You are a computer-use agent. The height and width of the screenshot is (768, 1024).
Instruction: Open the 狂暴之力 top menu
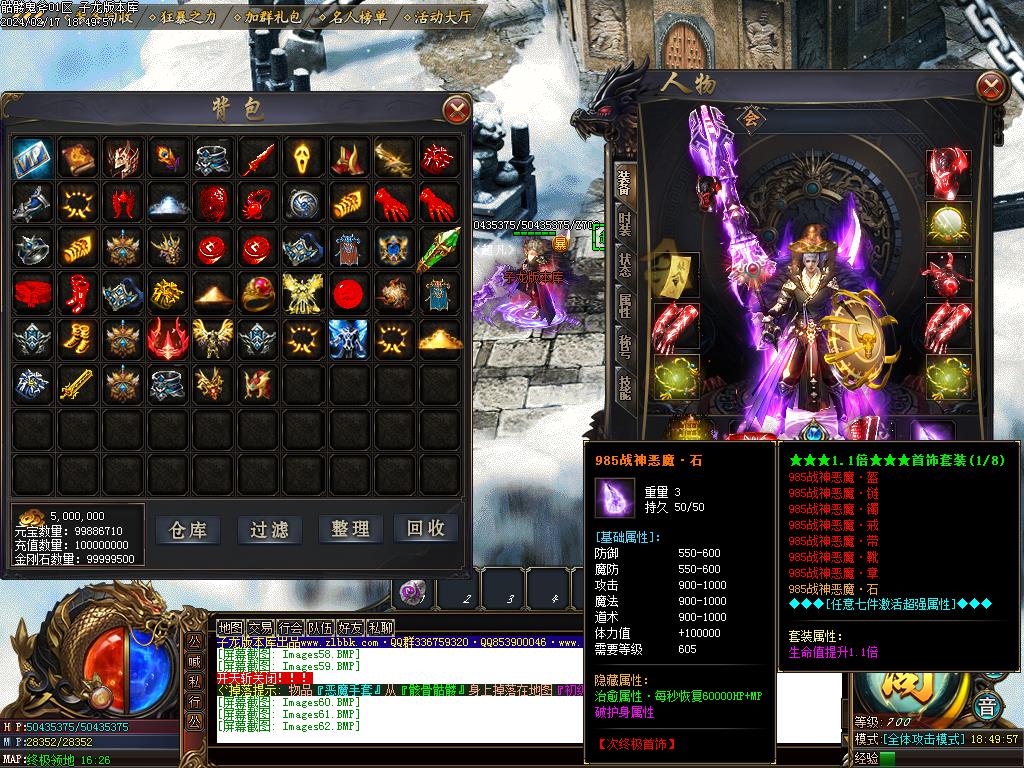(188, 17)
